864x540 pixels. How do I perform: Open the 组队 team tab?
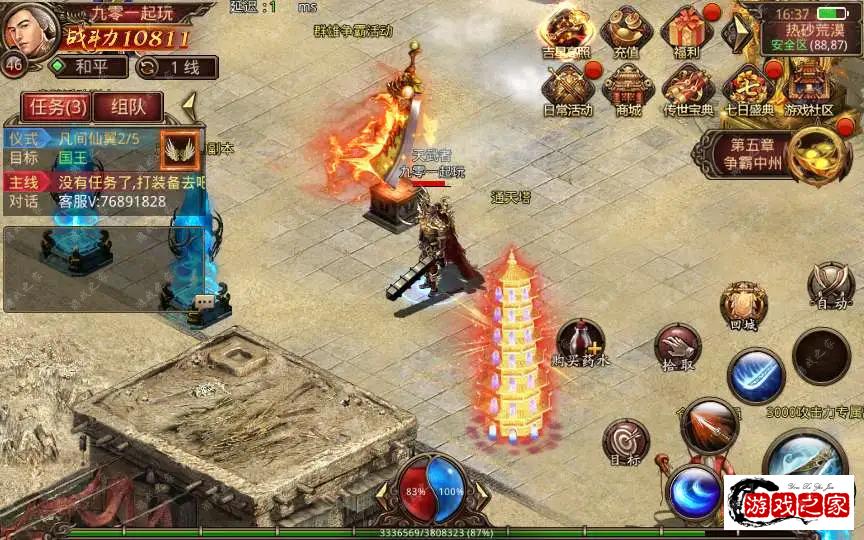pyautogui.click(x=127, y=107)
